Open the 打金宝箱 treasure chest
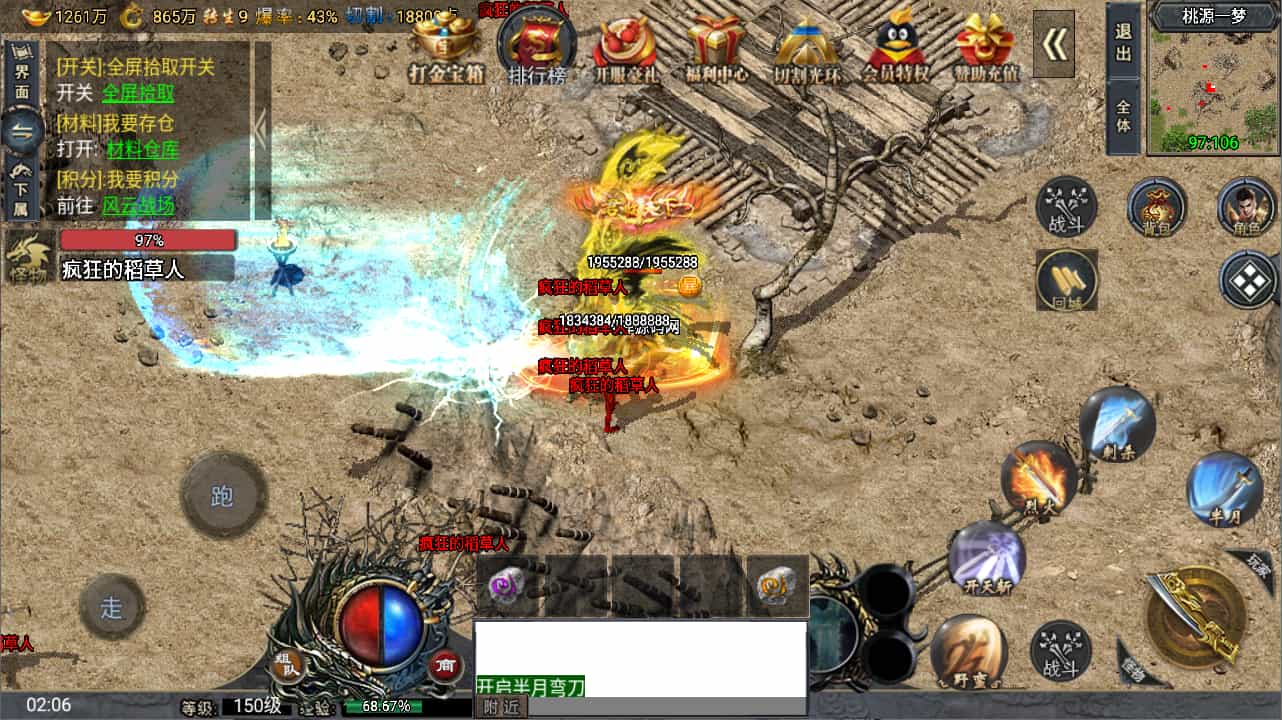Screen dimensions: 1282x720 click(444, 44)
